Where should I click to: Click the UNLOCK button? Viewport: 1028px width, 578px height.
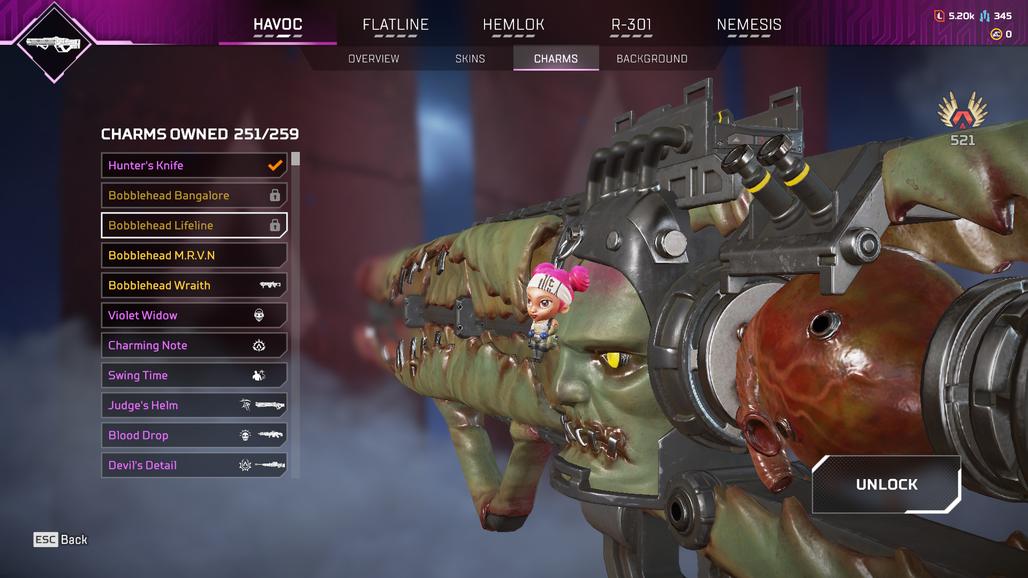[x=886, y=484]
